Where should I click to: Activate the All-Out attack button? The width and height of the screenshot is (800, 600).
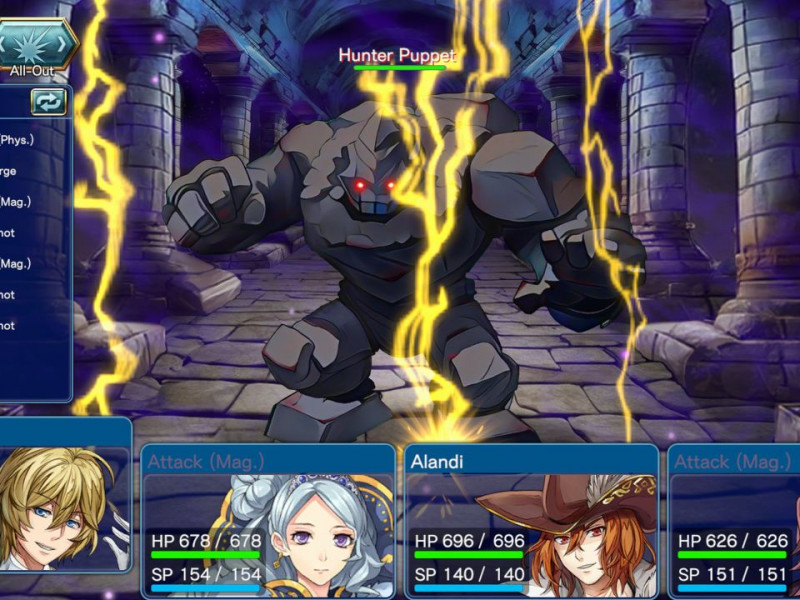click(x=34, y=43)
